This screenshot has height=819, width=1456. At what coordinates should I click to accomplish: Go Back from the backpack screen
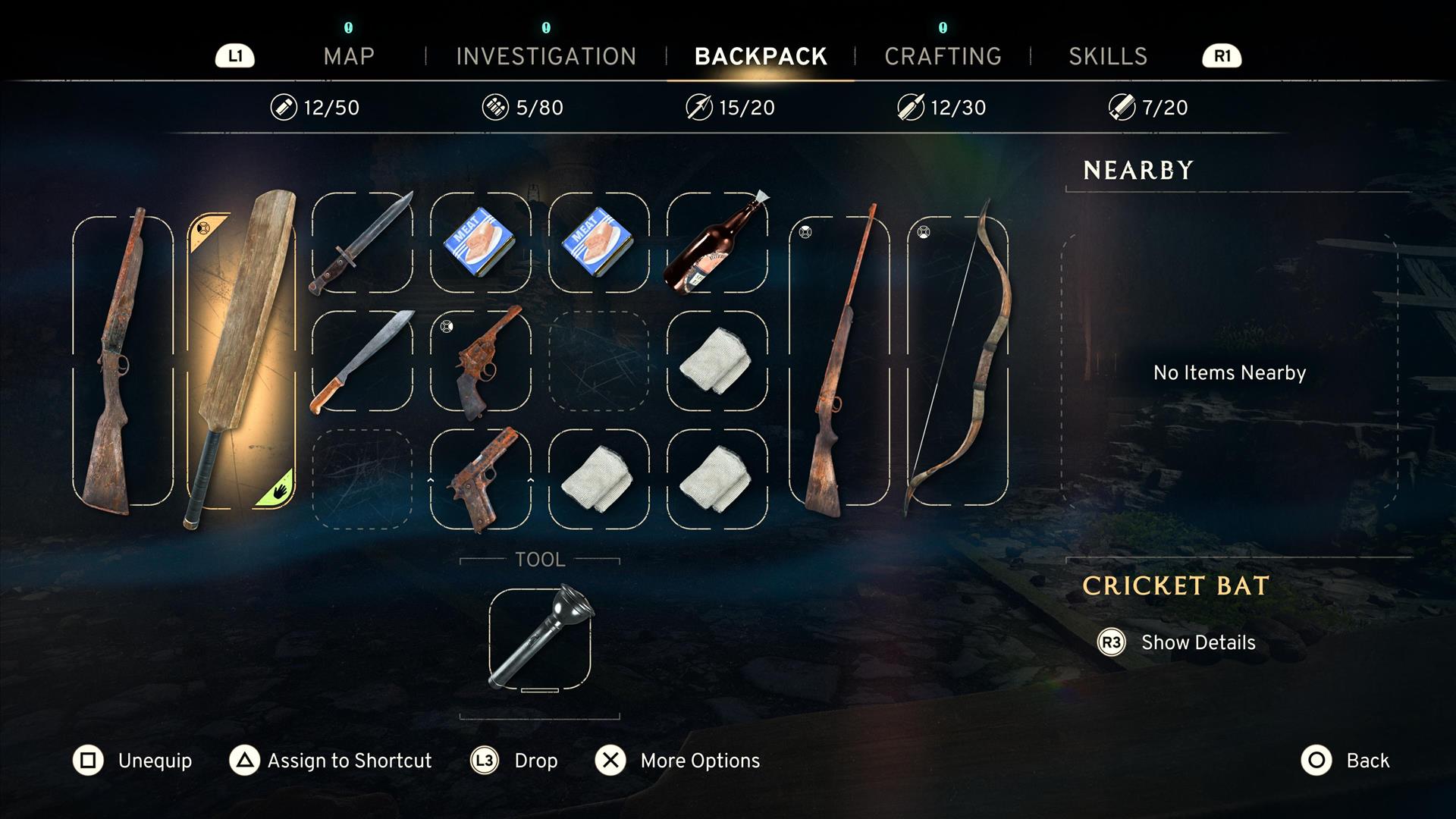(1346, 761)
